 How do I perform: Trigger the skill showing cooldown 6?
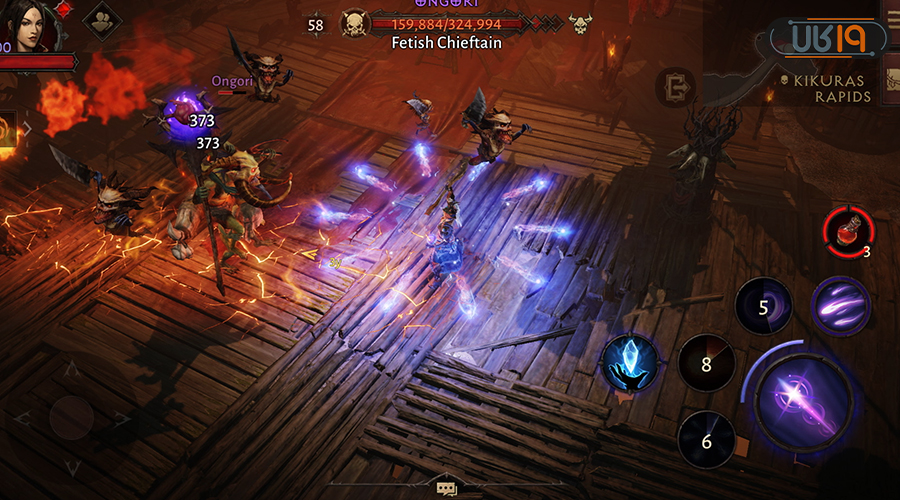[x=706, y=440]
